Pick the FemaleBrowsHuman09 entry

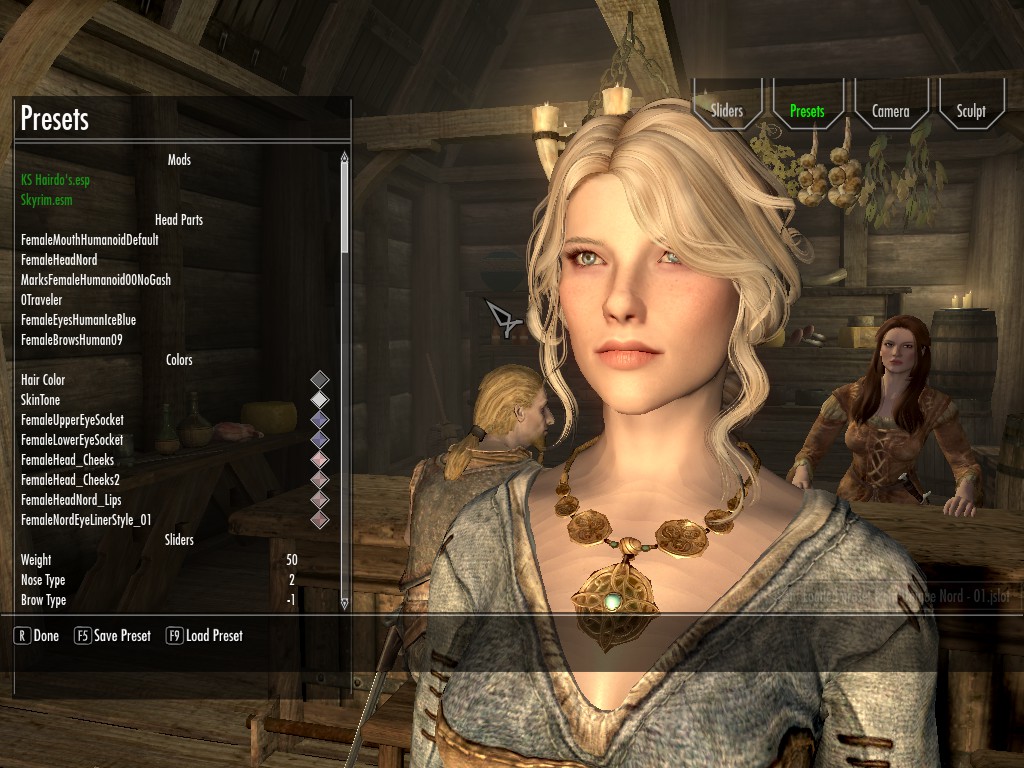coord(71,340)
